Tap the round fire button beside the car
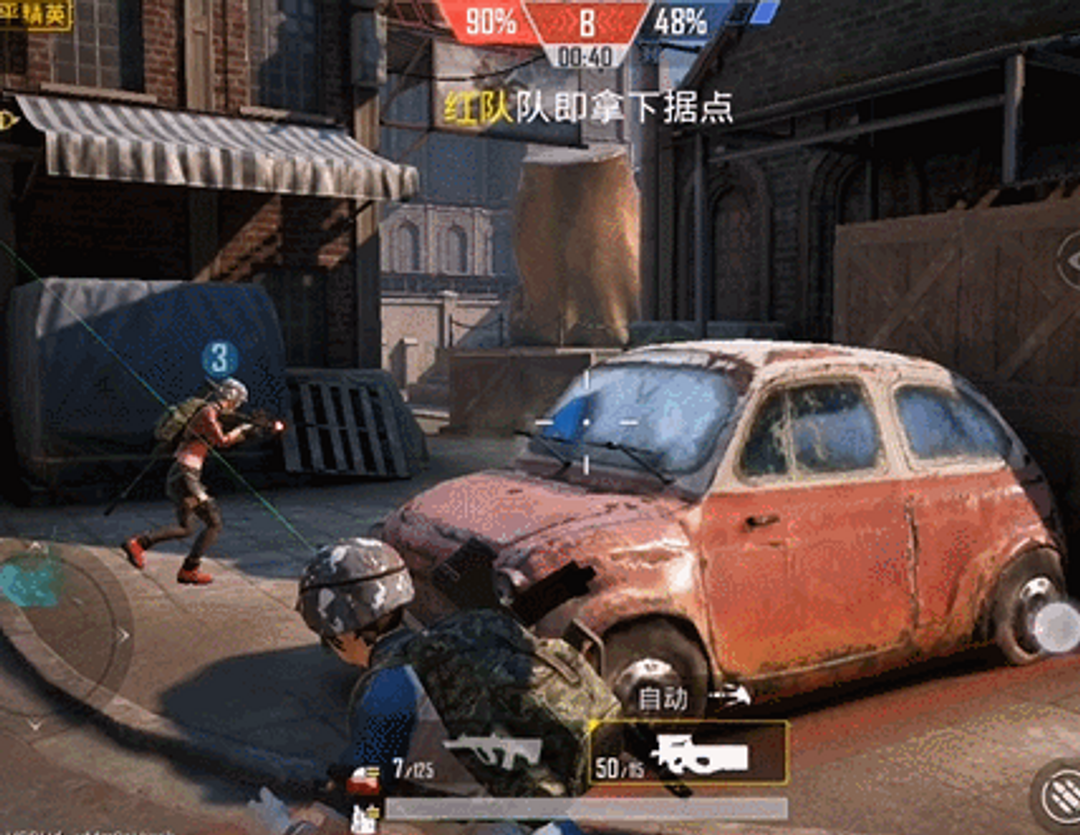Viewport: 1080px width, 835px height. tap(1055, 627)
